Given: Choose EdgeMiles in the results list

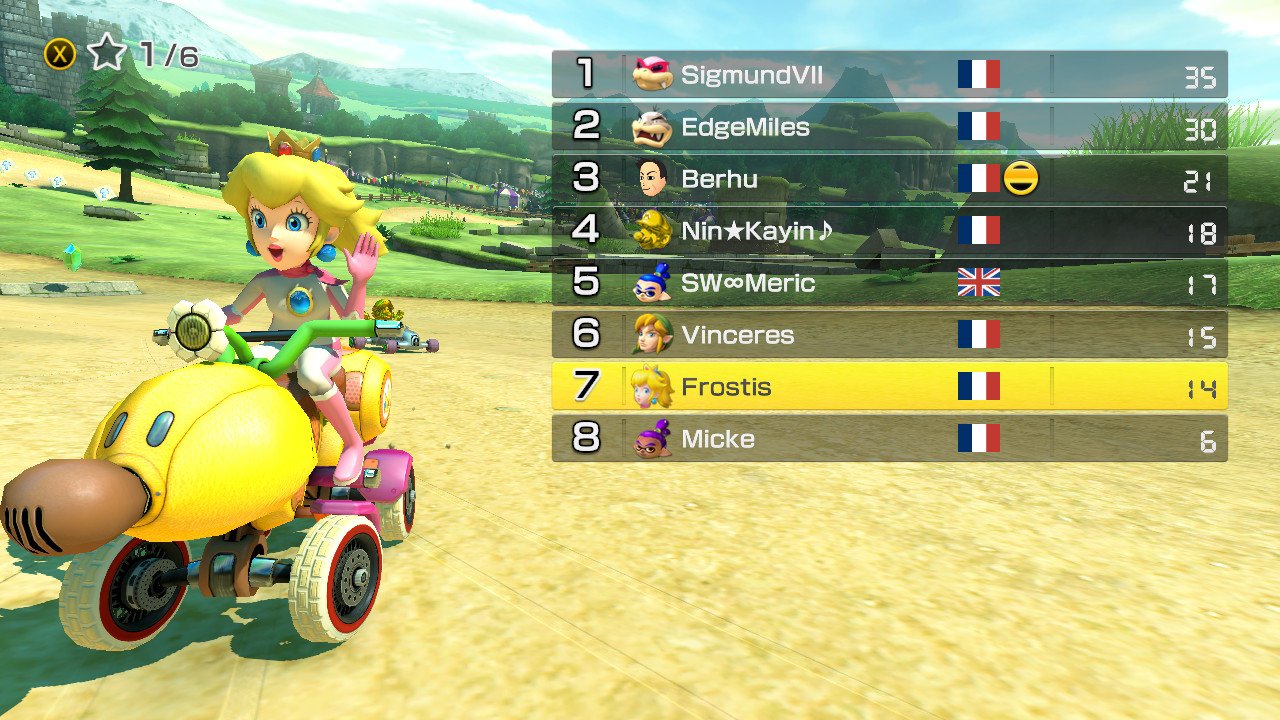Looking at the screenshot, I should click(889, 127).
